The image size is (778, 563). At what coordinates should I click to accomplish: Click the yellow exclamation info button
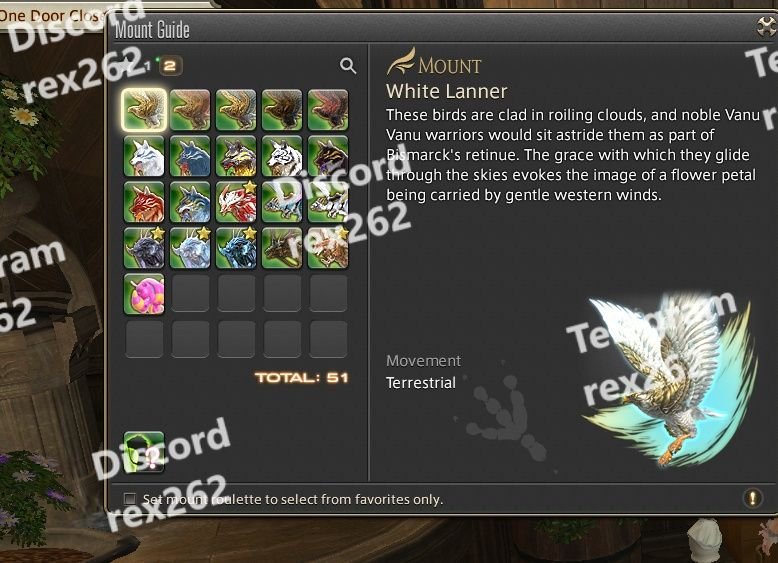pyautogui.click(x=752, y=498)
